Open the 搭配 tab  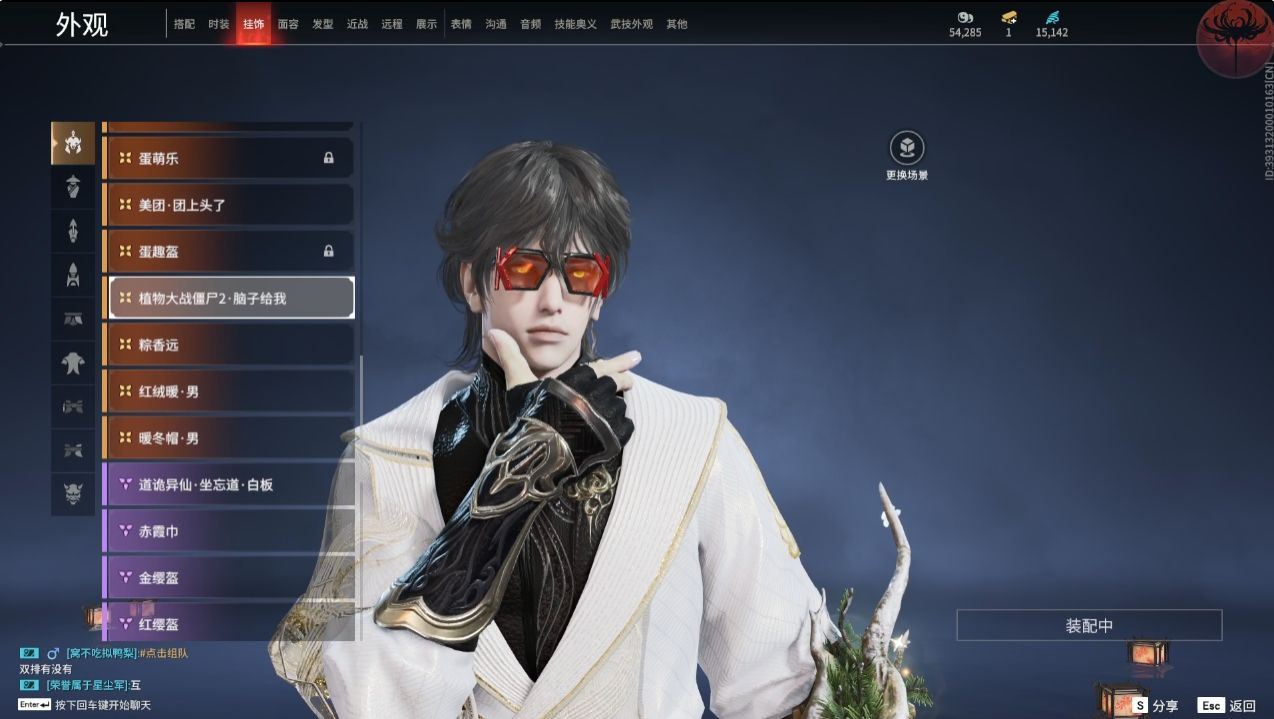click(x=184, y=24)
